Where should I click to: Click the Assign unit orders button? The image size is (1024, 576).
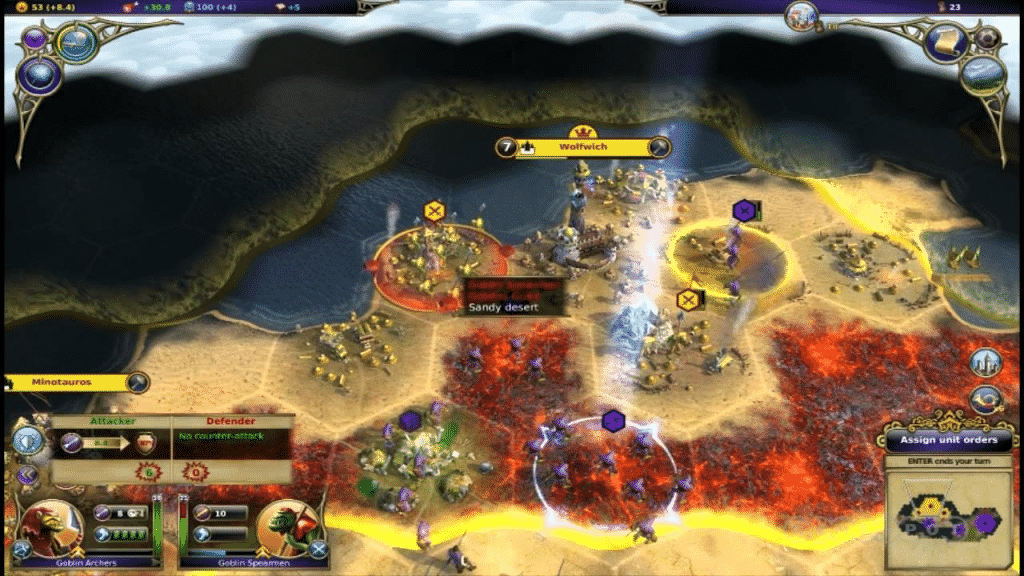tap(948, 440)
